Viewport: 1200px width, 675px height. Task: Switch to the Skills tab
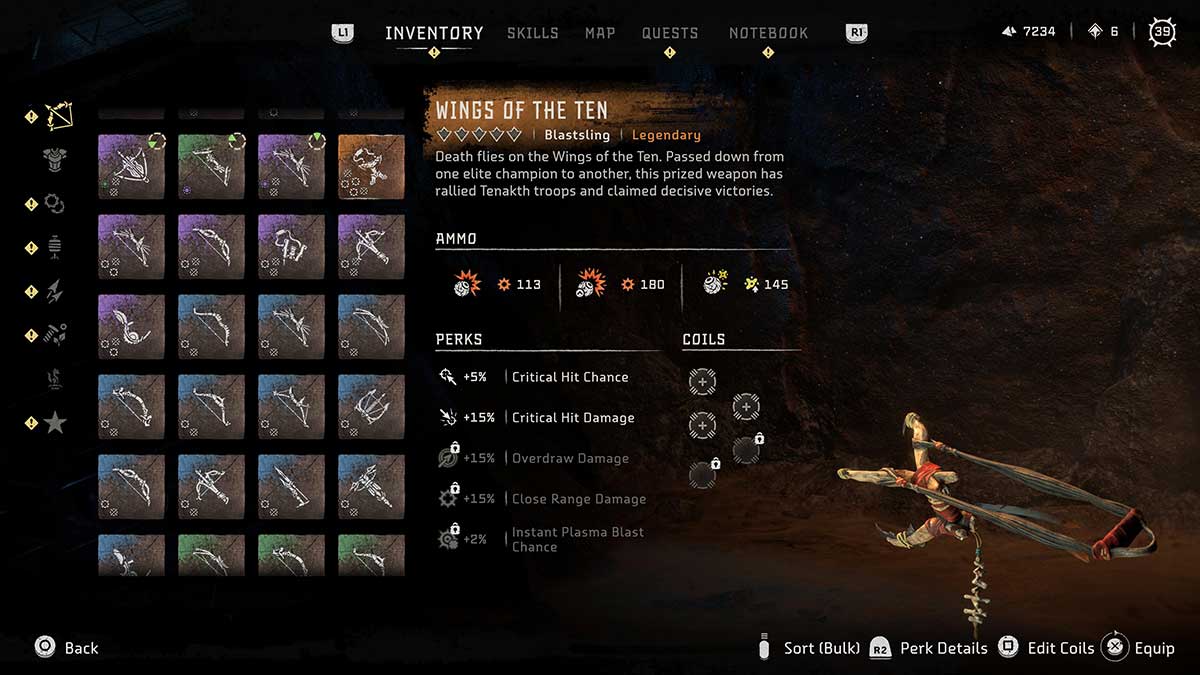tap(532, 33)
